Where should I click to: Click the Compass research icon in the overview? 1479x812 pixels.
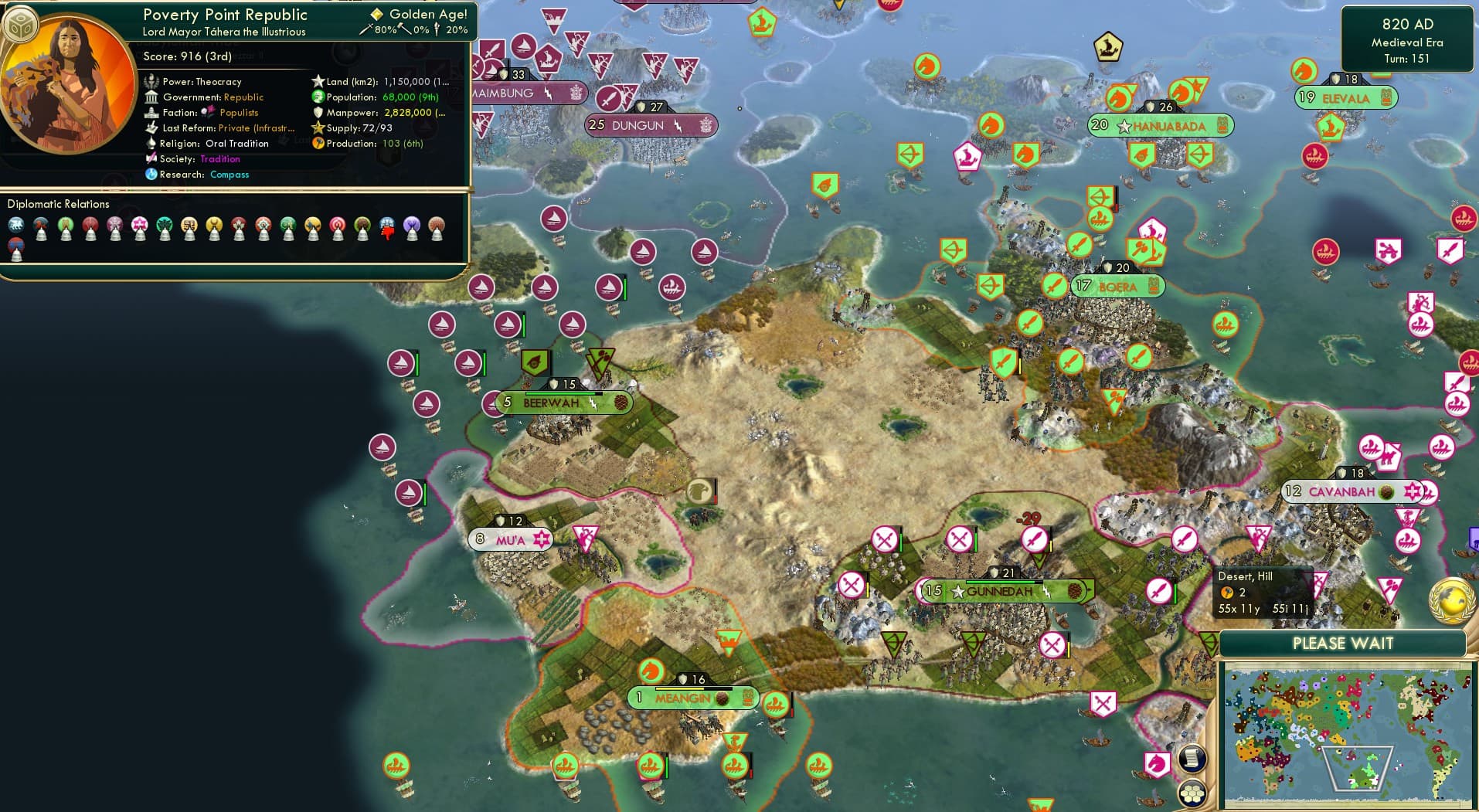click(x=153, y=175)
